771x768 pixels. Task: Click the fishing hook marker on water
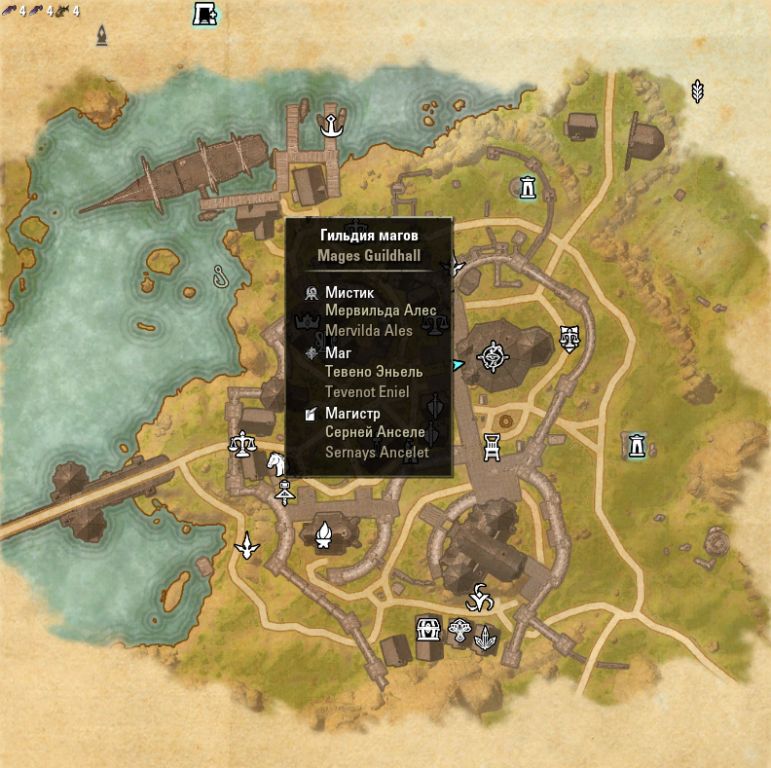point(221,275)
